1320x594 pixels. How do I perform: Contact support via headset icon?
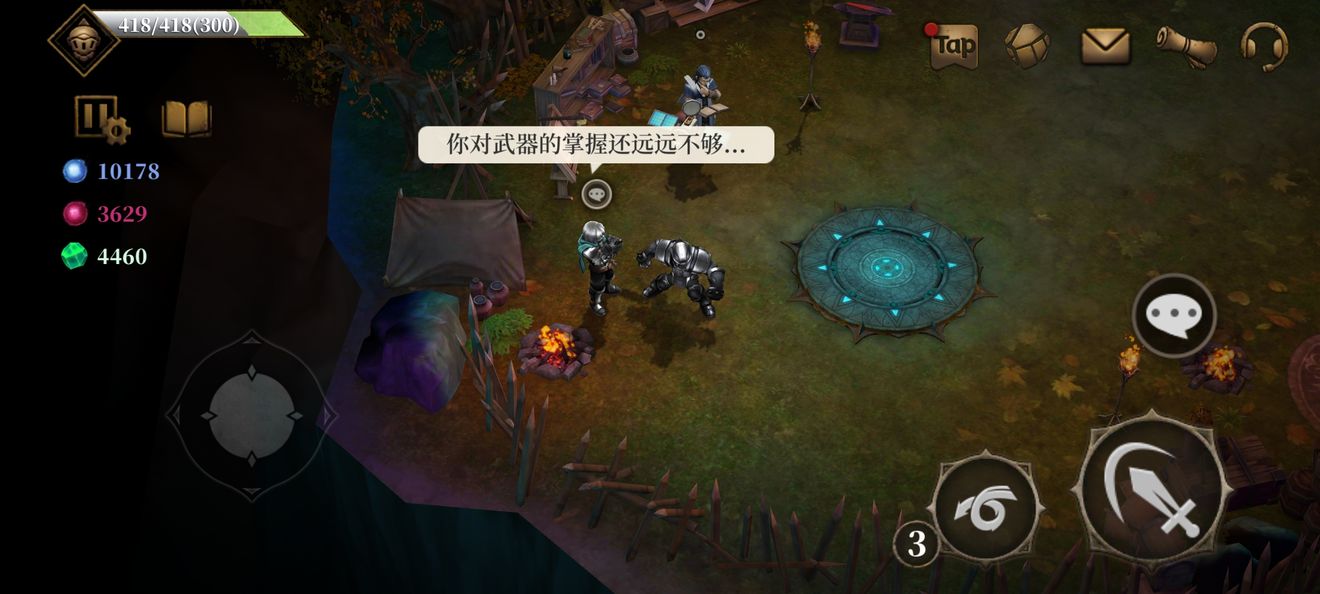1264,45
